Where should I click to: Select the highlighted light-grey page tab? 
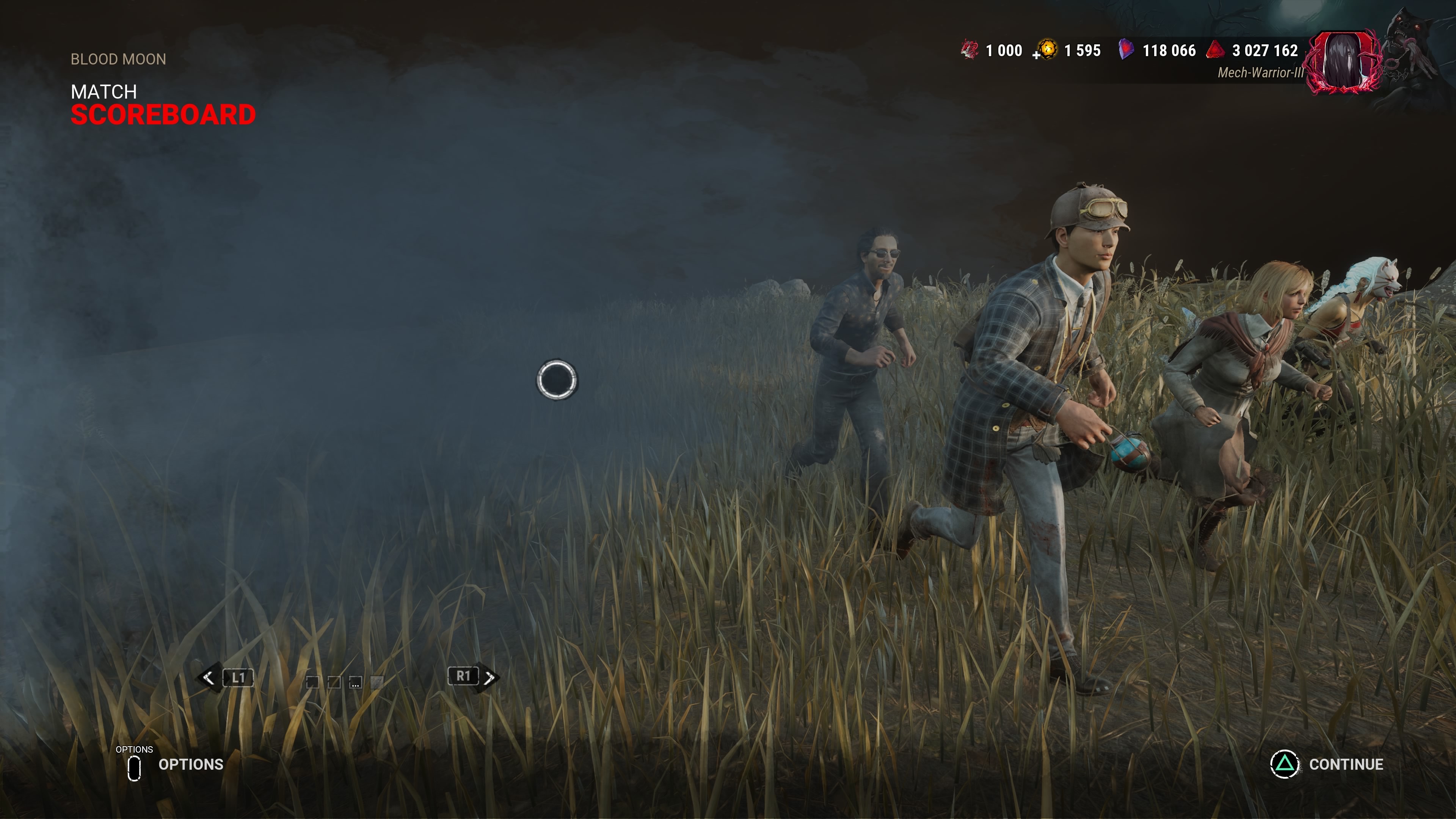pyautogui.click(x=377, y=682)
